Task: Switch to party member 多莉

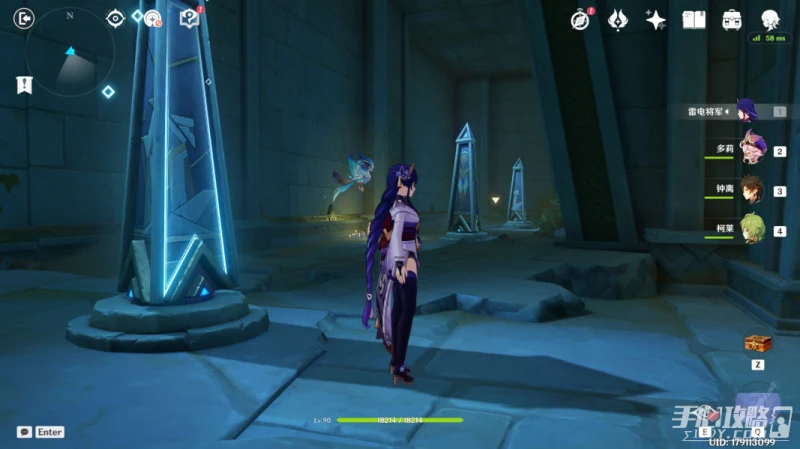Action: pyautogui.click(x=752, y=150)
